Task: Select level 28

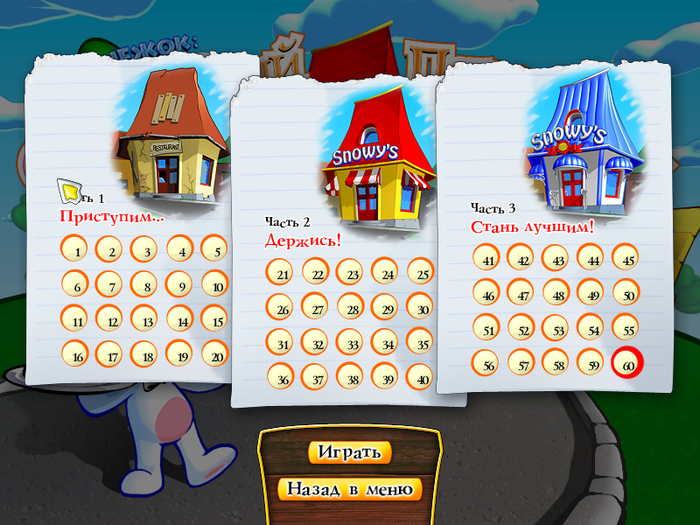Action: (349, 308)
